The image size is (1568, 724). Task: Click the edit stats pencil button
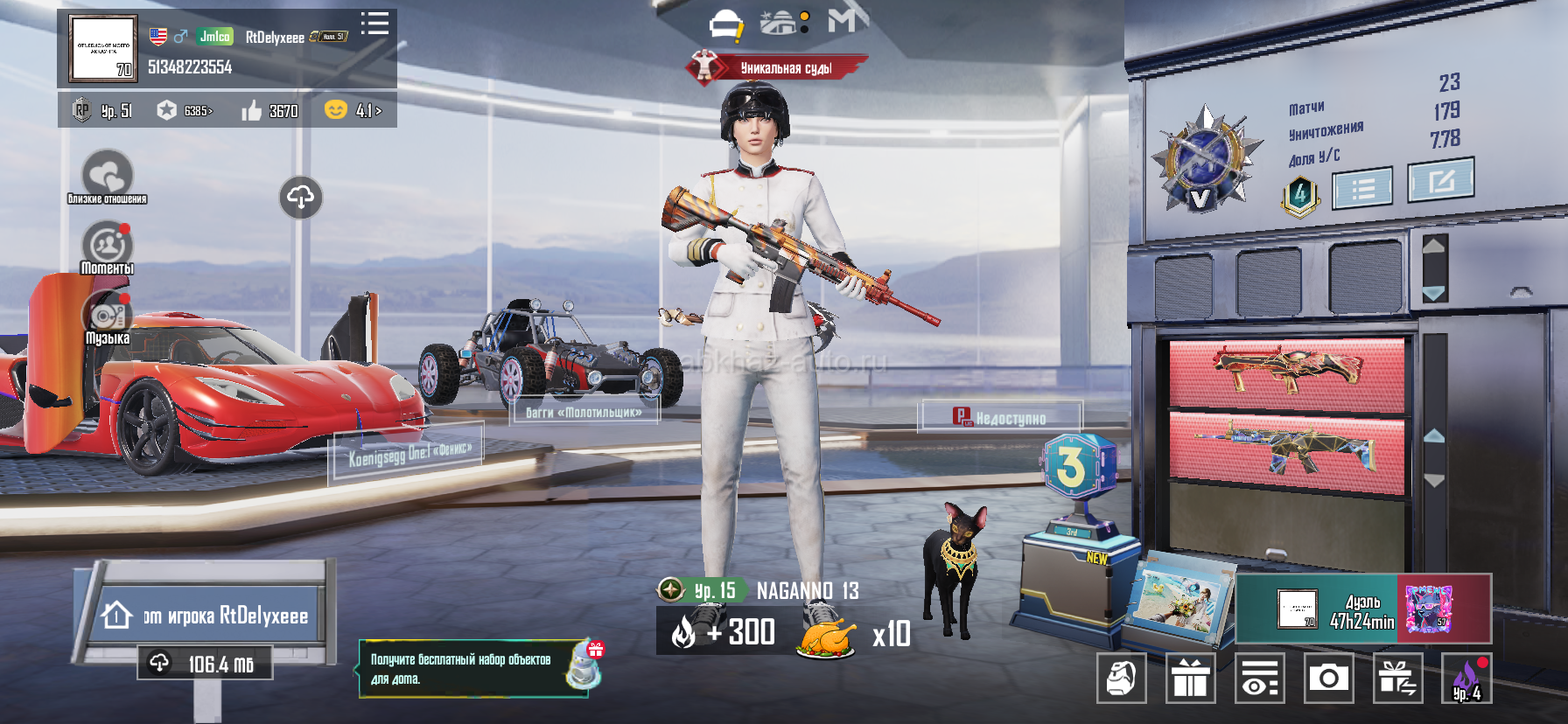point(1440,180)
